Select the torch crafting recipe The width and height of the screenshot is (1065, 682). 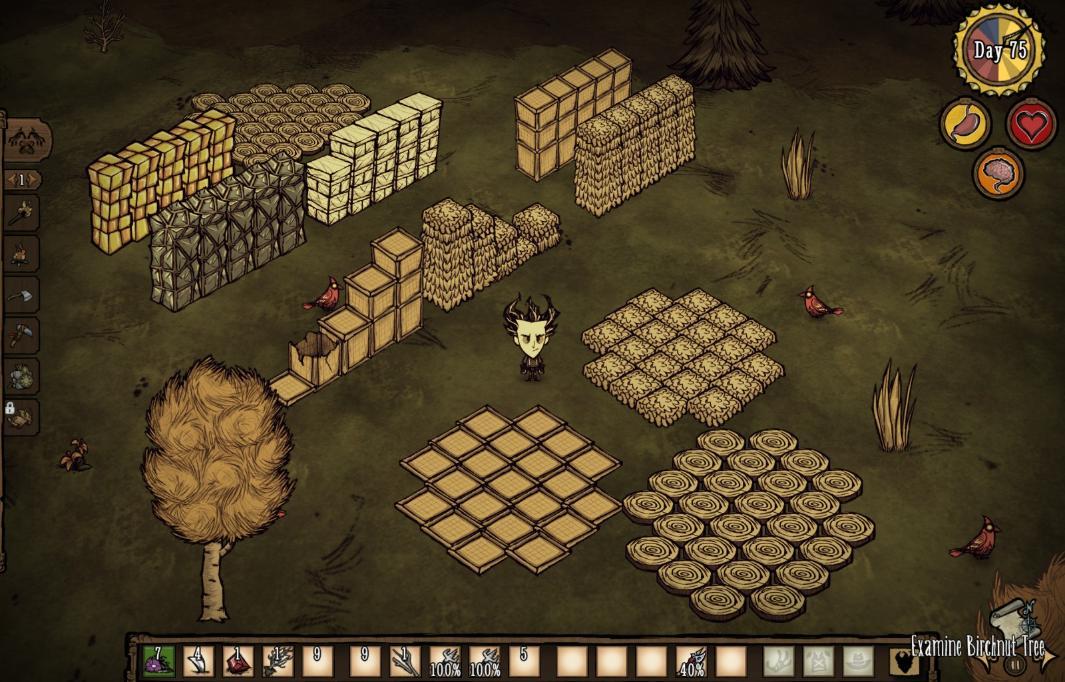coord(22,212)
